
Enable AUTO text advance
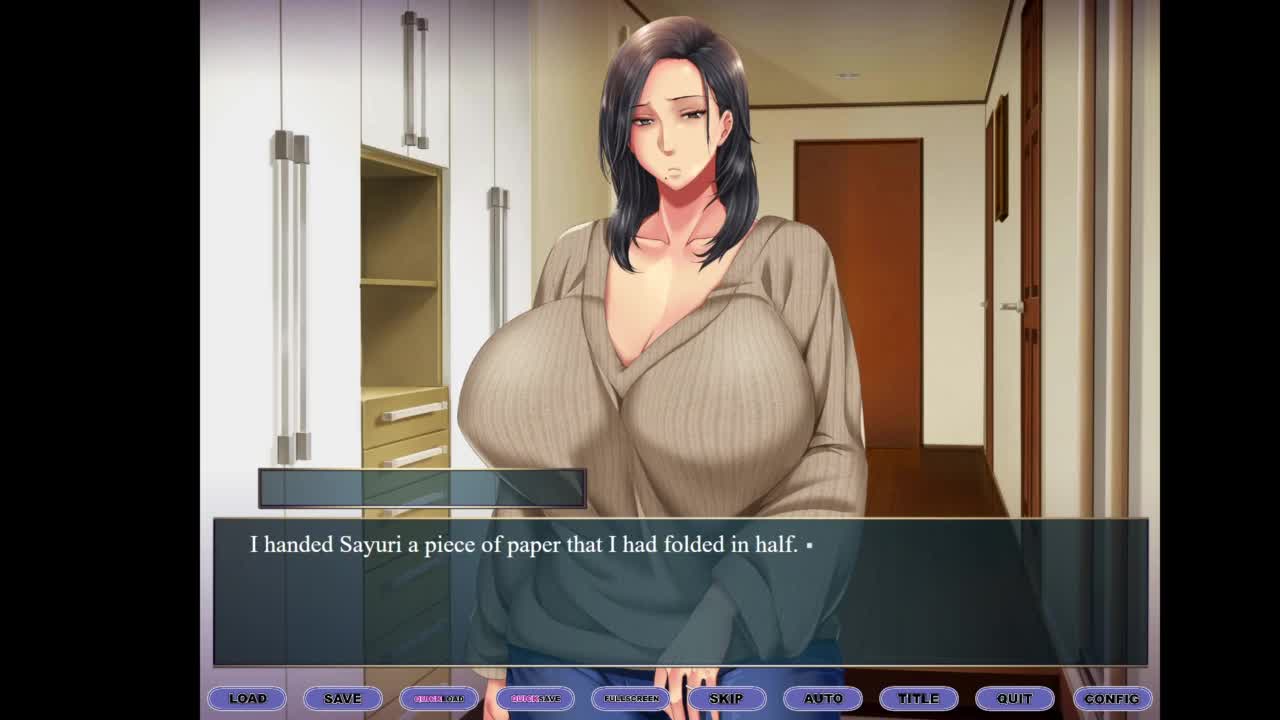[x=823, y=698]
